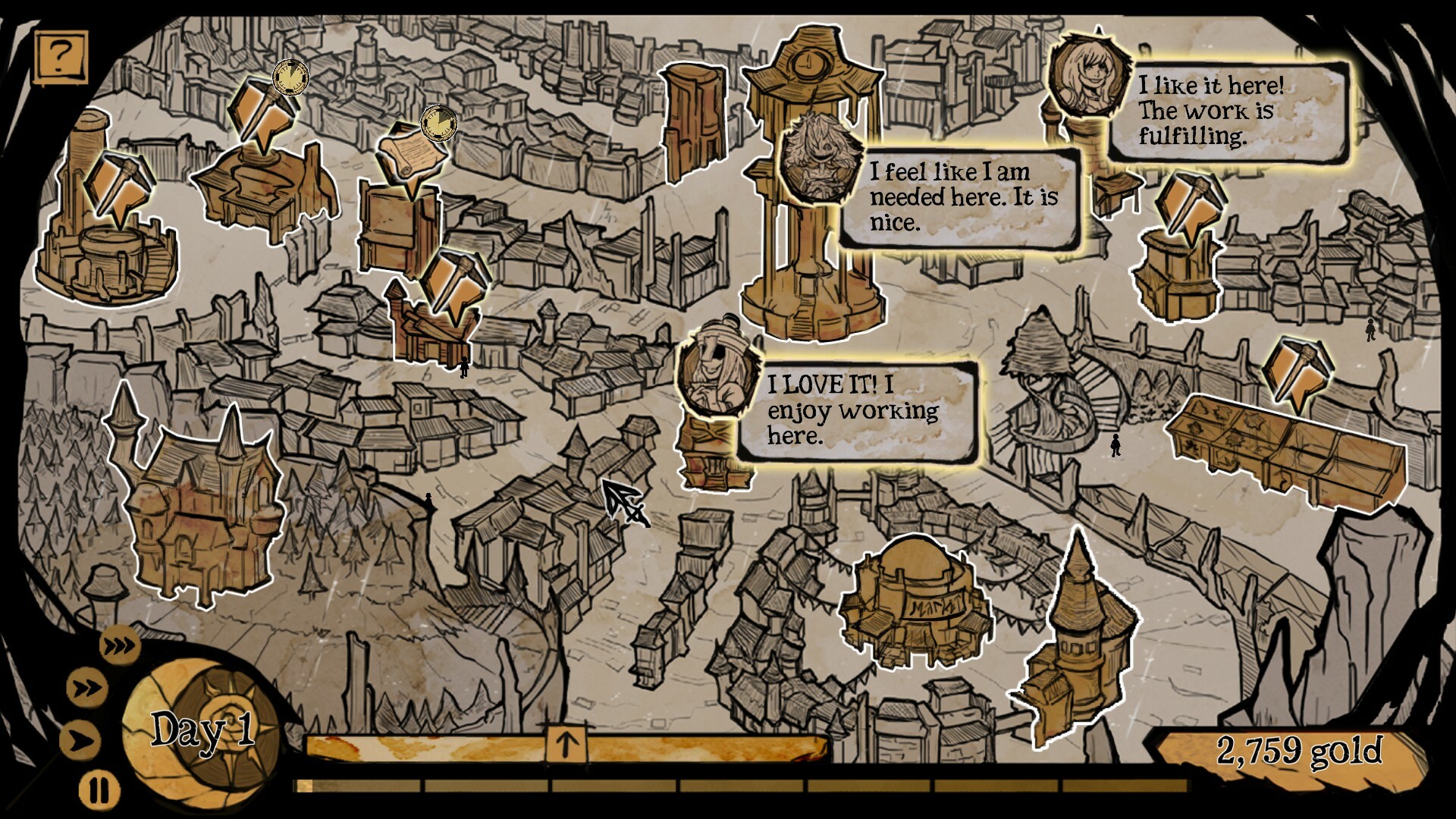Click the clock timer beside the scroll icon
This screenshot has width=1456, height=819.
[438, 123]
